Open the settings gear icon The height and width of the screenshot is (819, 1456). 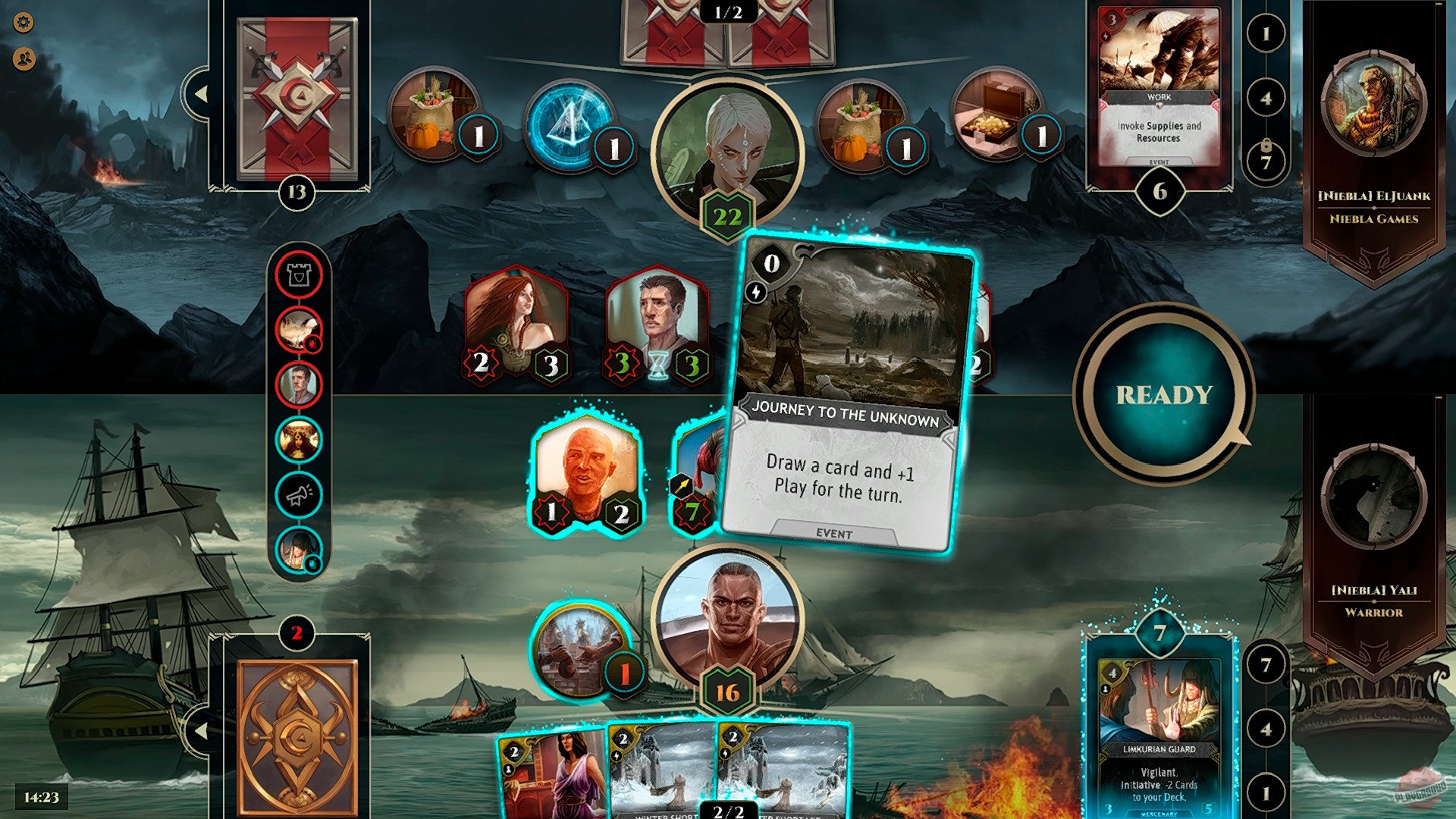[x=24, y=23]
